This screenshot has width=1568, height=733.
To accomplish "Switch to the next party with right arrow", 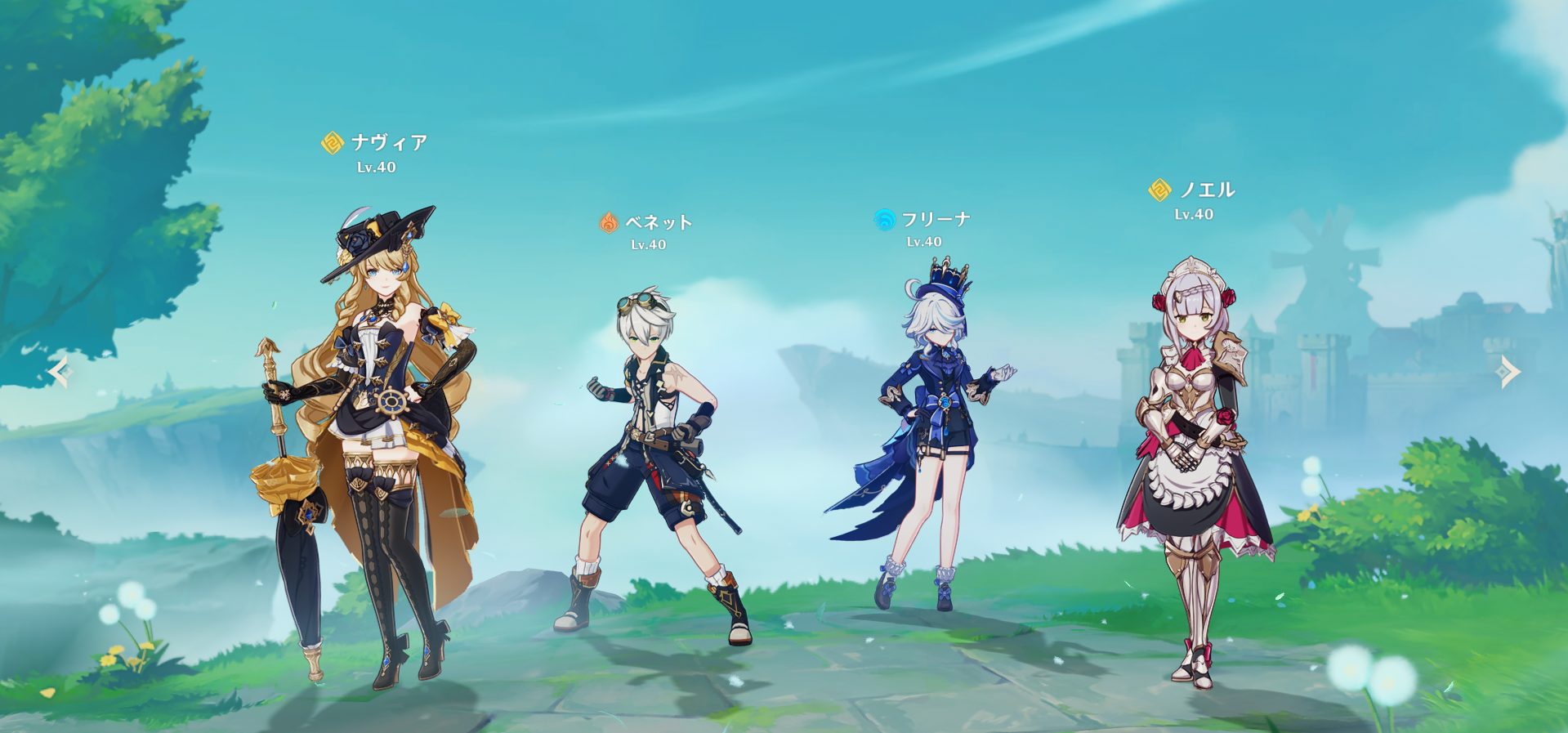I will [1508, 373].
